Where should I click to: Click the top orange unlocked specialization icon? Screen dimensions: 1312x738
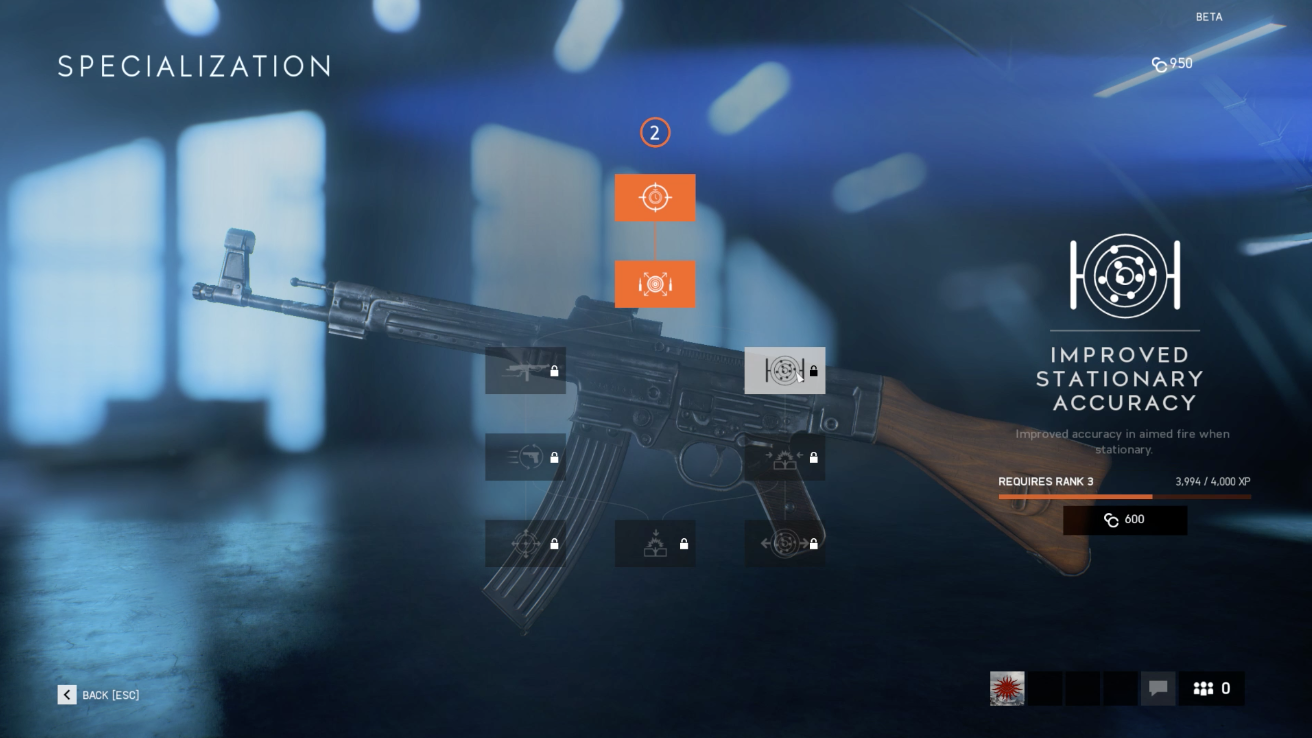pos(655,197)
